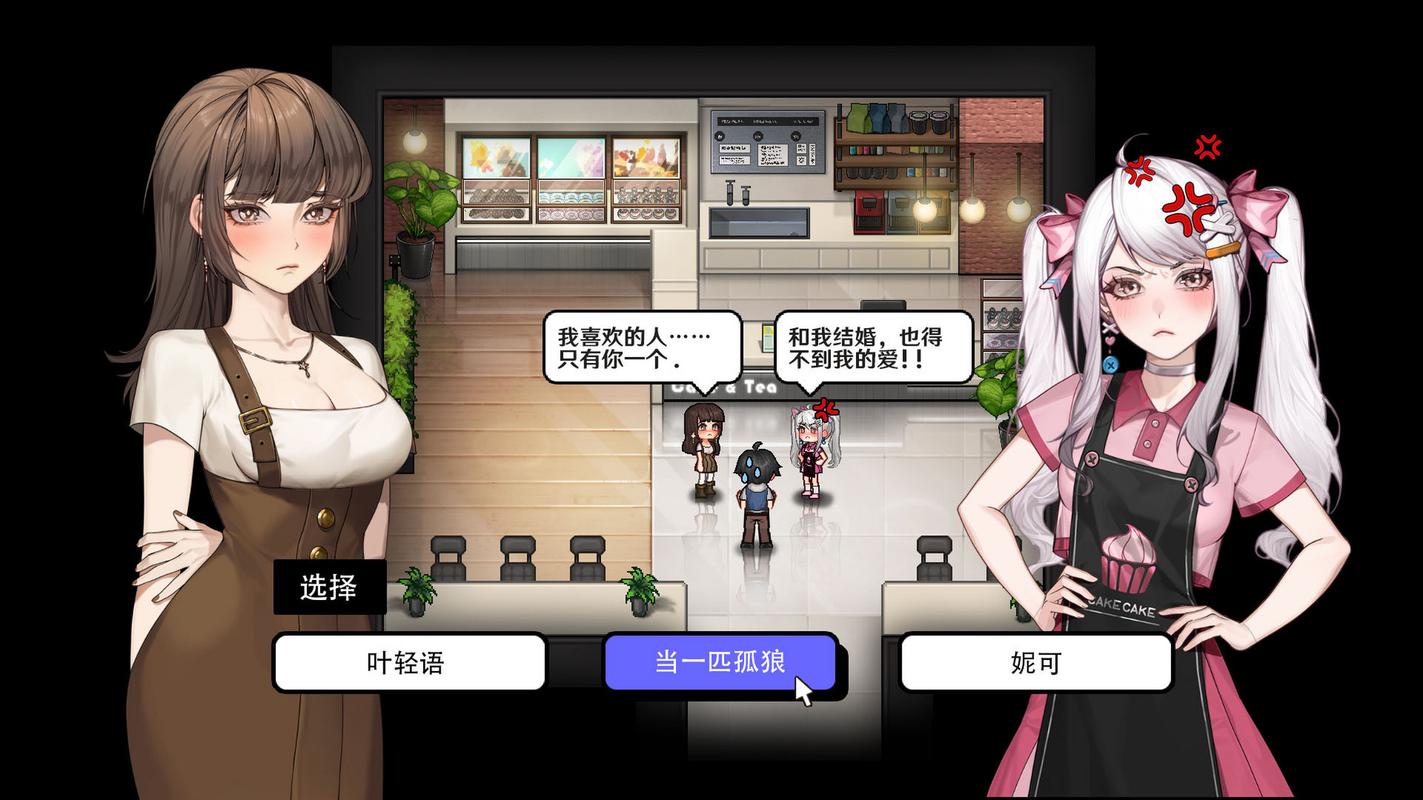Choose the 当一匹孤狼 highlighted option

[720, 662]
